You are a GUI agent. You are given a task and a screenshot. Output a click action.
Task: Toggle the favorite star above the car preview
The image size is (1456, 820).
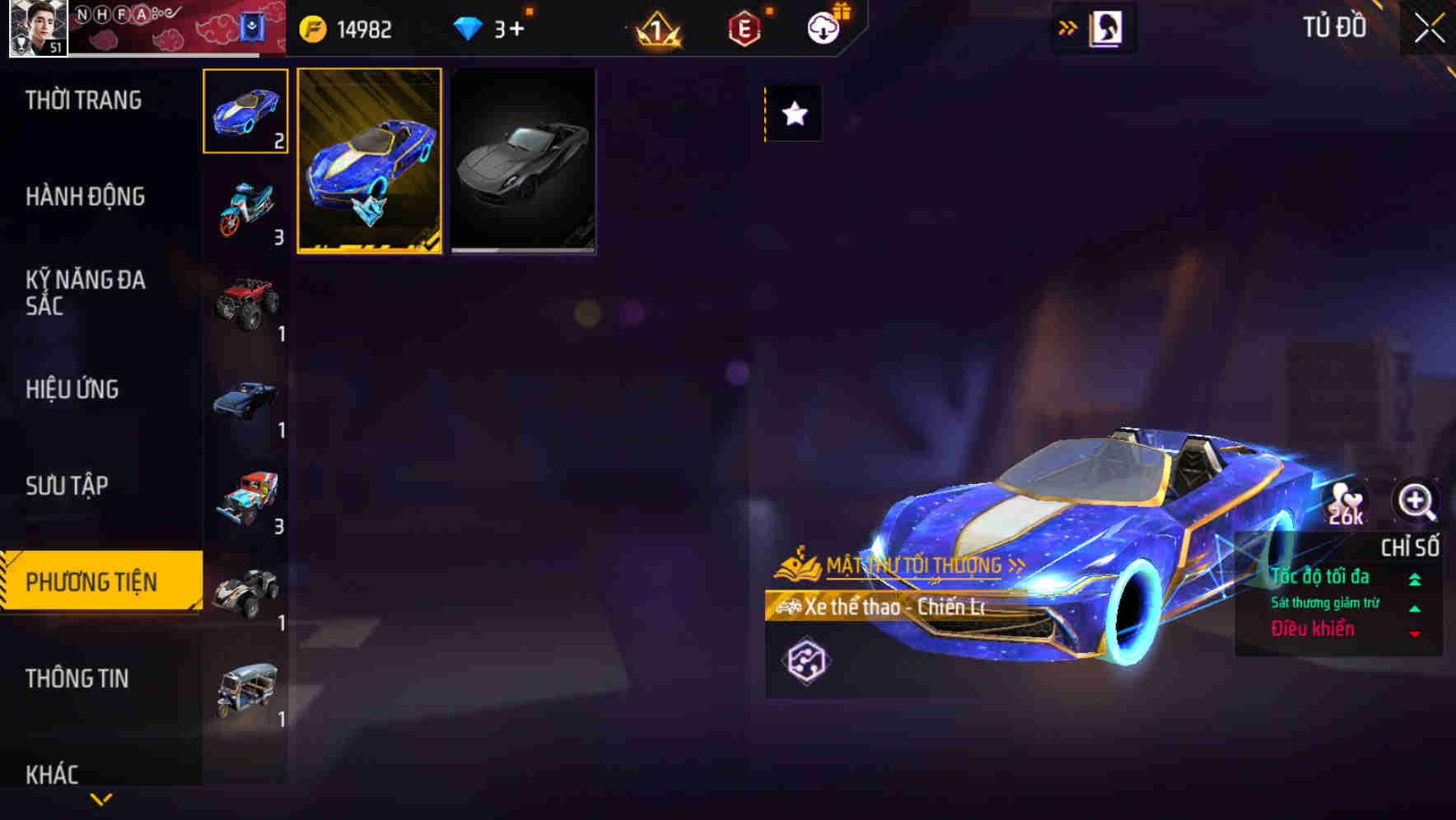pos(792,114)
